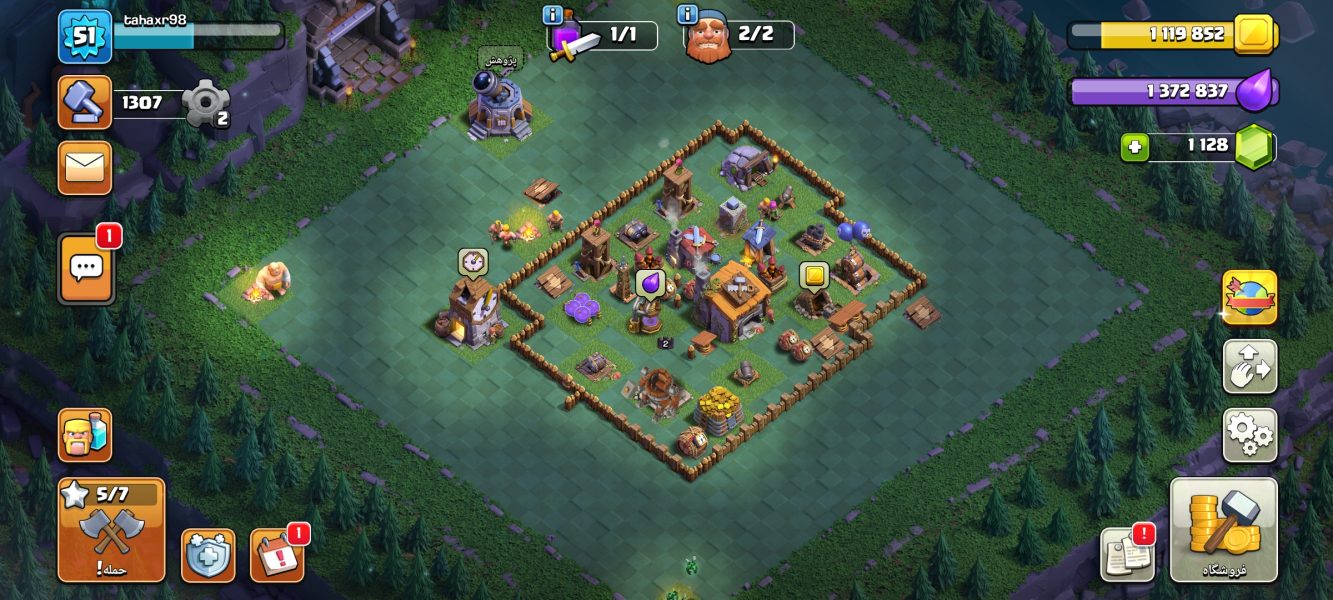
Task: Tap the clock tower boost bubble
Action: (x=472, y=262)
